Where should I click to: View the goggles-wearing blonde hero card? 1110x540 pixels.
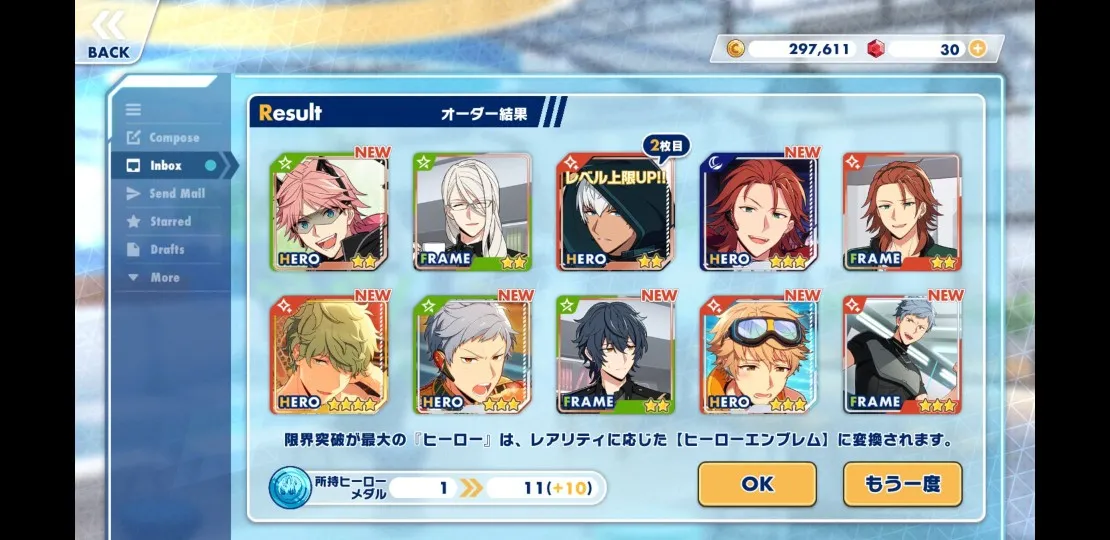coord(759,355)
